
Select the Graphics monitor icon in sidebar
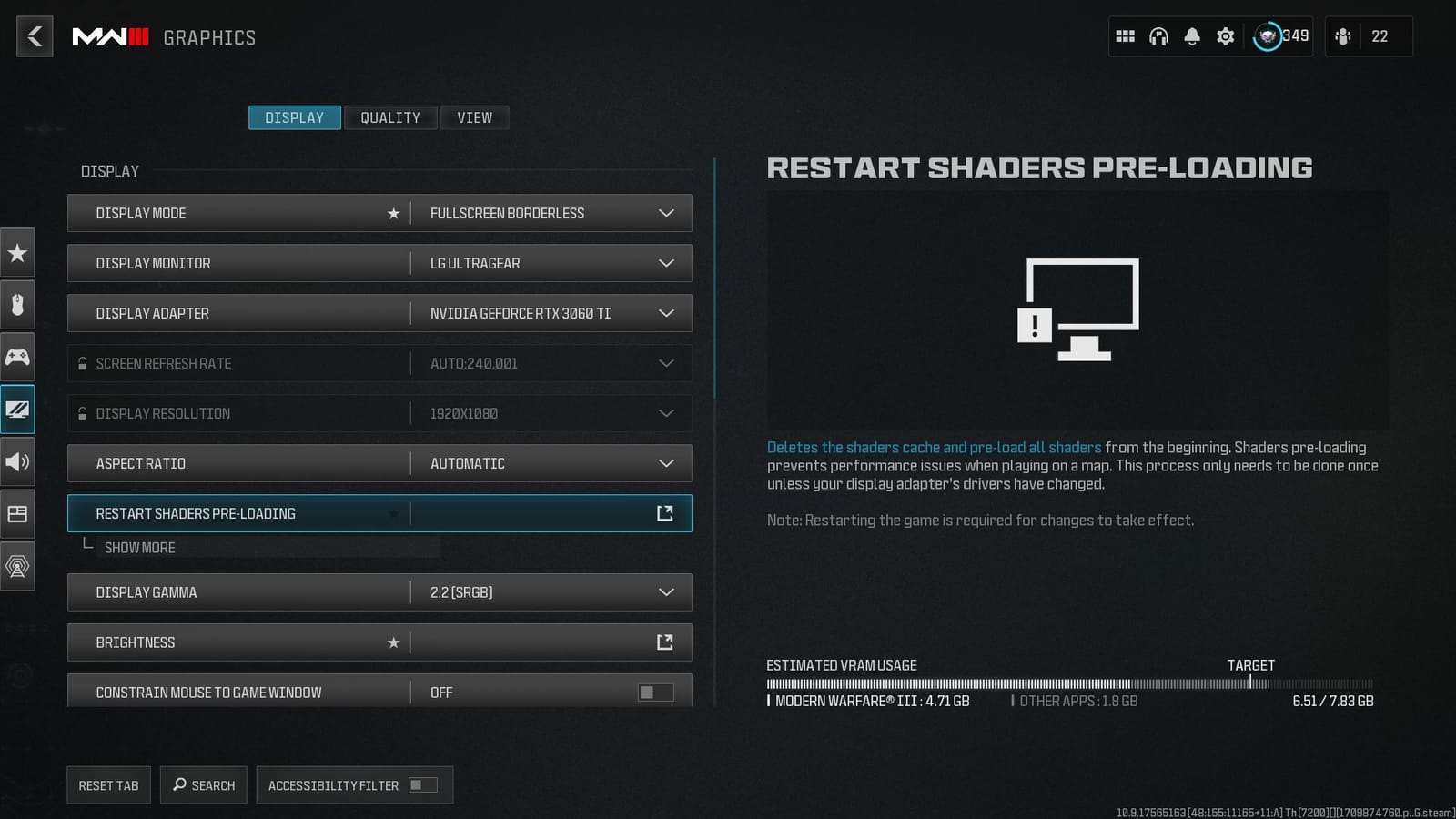pyautogui.click(x=17, y=409)
